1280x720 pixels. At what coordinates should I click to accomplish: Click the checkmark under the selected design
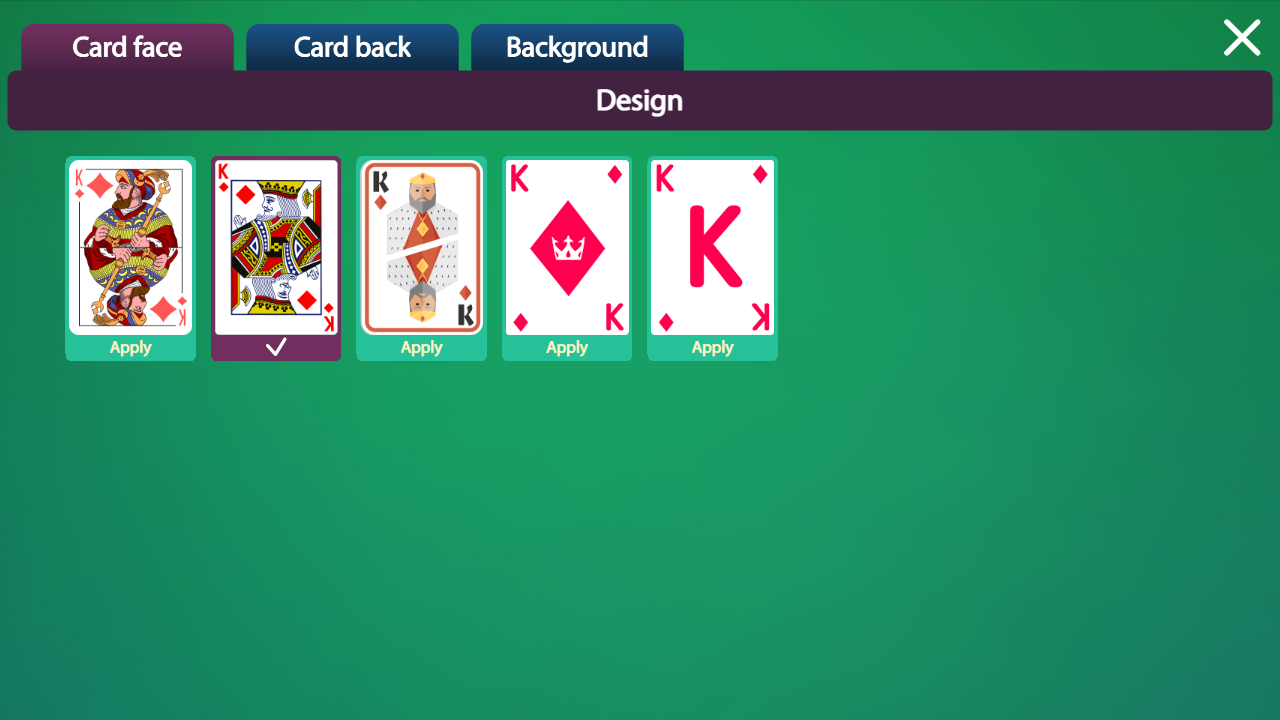coord(276,347)
